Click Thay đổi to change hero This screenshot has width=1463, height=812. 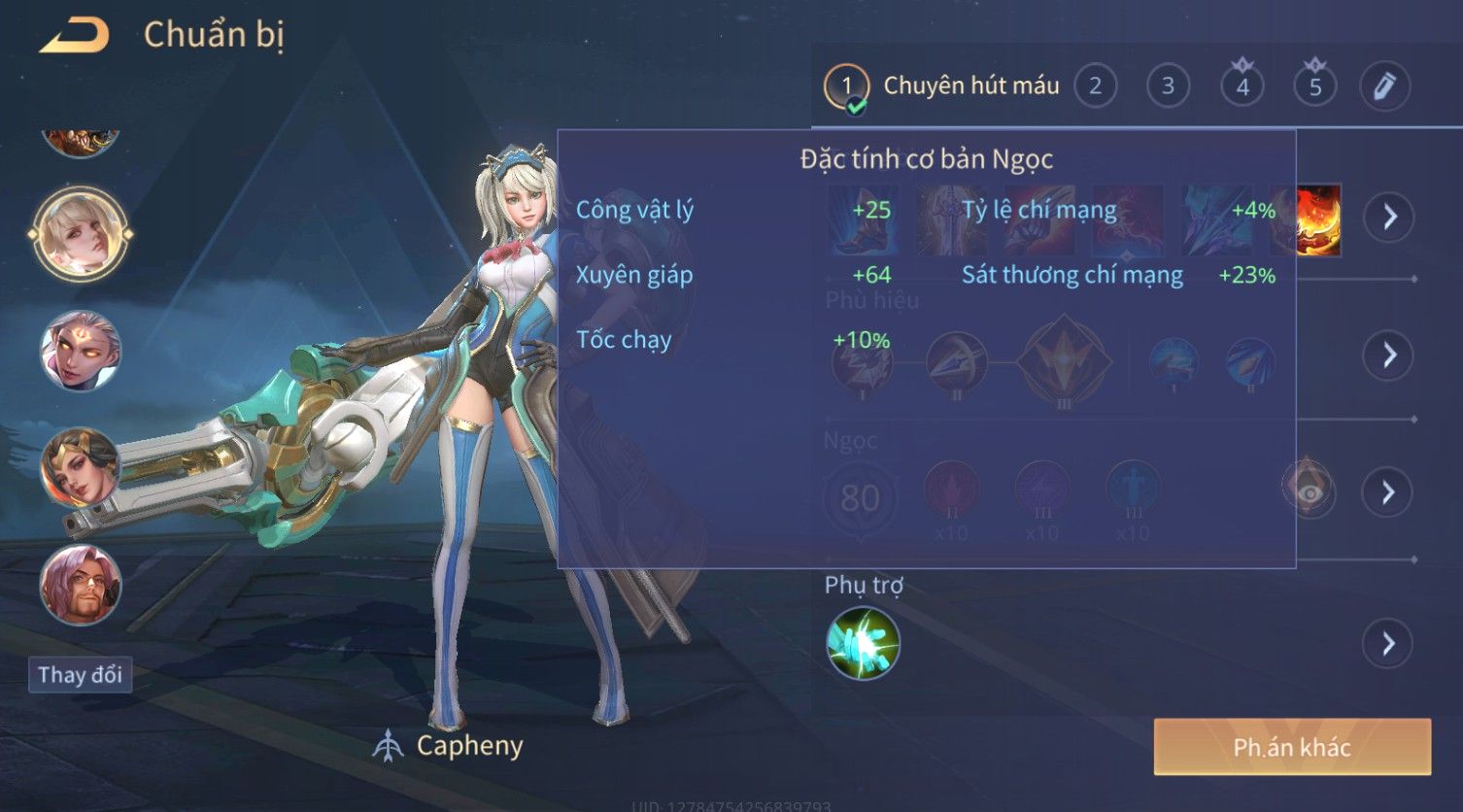pyautogui.click(x=80, y=674)
